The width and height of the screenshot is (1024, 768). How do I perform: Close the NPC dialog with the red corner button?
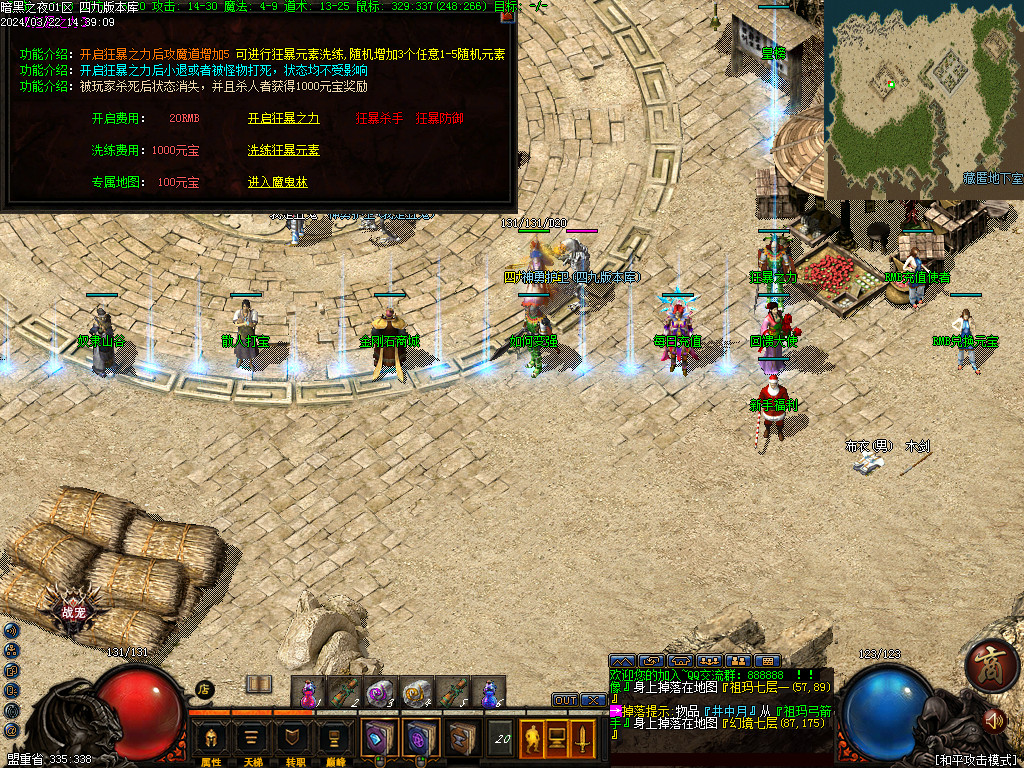507,16
